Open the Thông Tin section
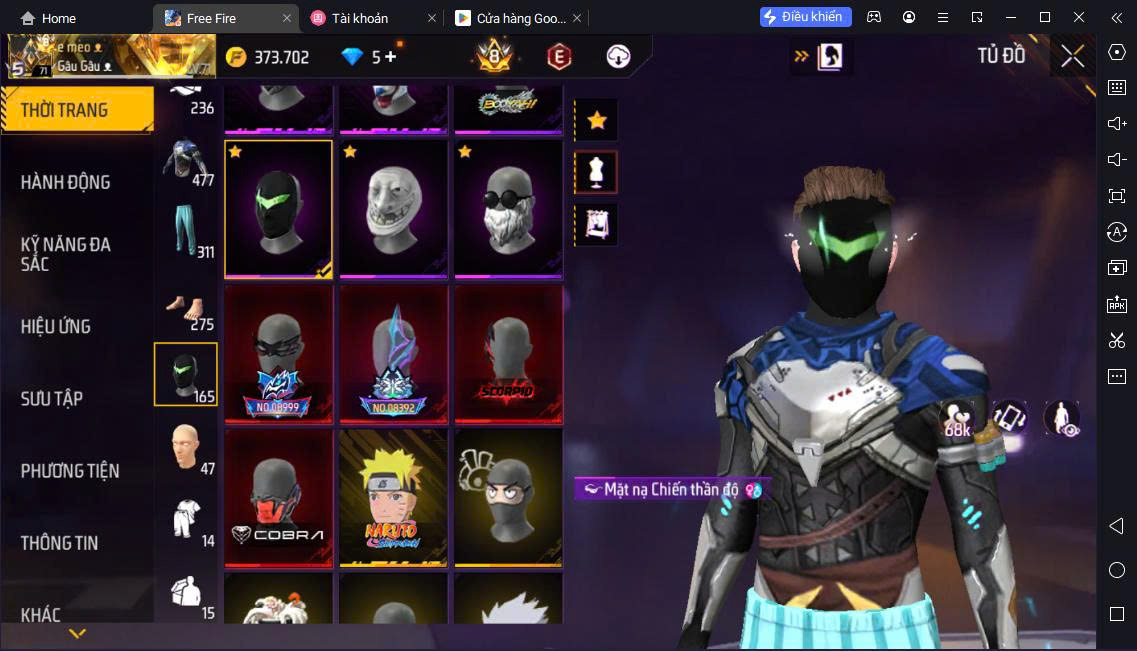This screenshot has width=1137, height=651. [x=60, y=542]
